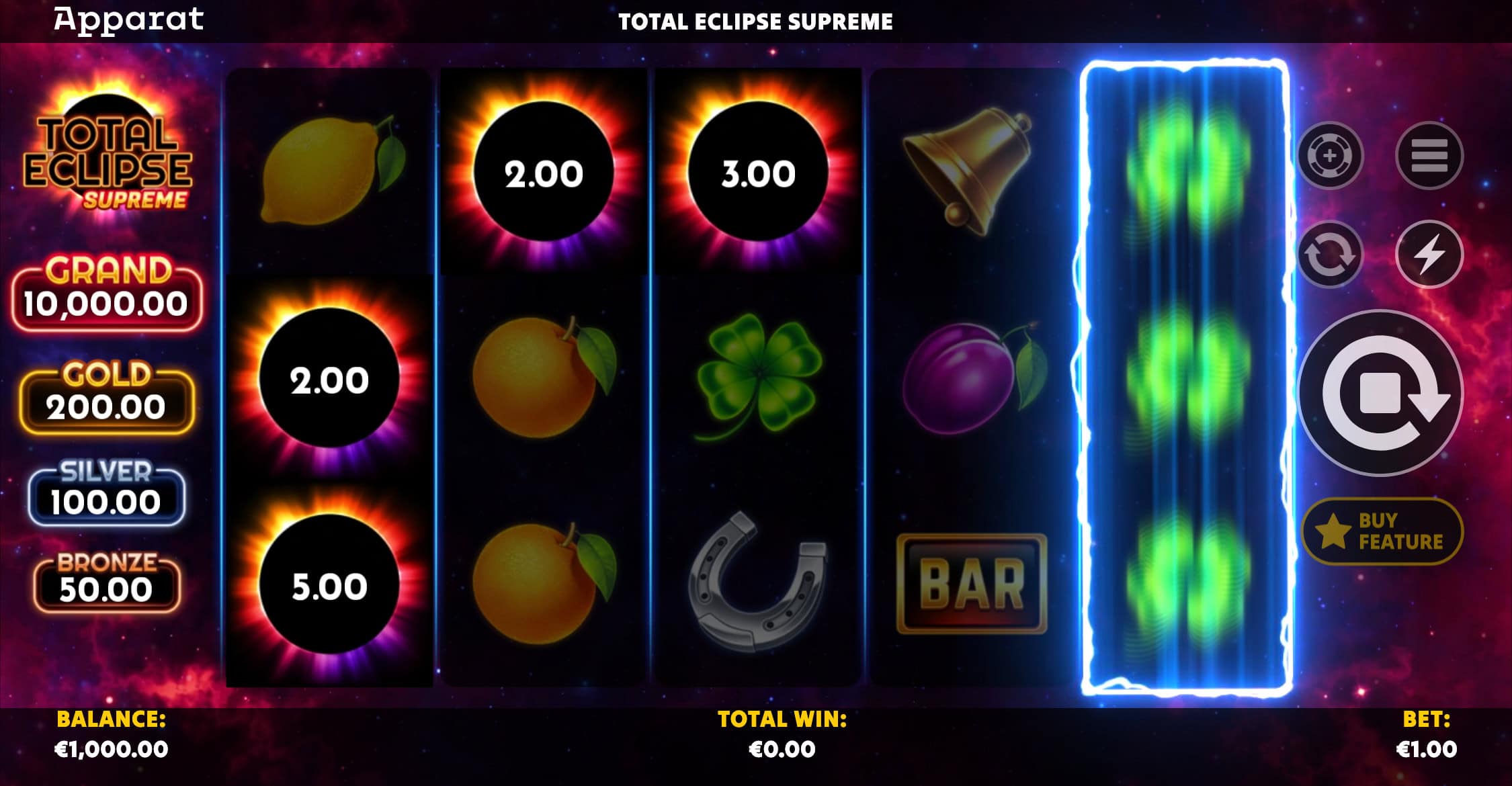Open the Buy Feature offer
This screenshot has width=1512, height=786.
pos(1382,531)
